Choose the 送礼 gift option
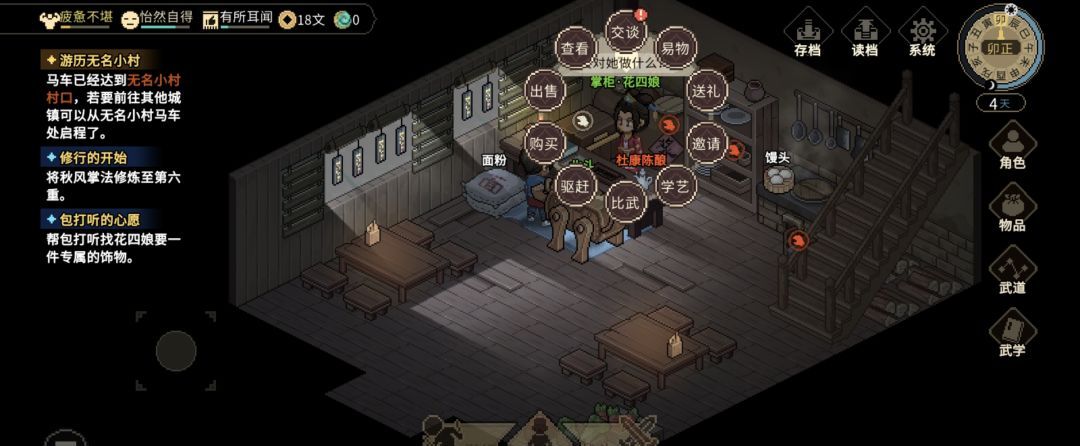 pos(706,91)
